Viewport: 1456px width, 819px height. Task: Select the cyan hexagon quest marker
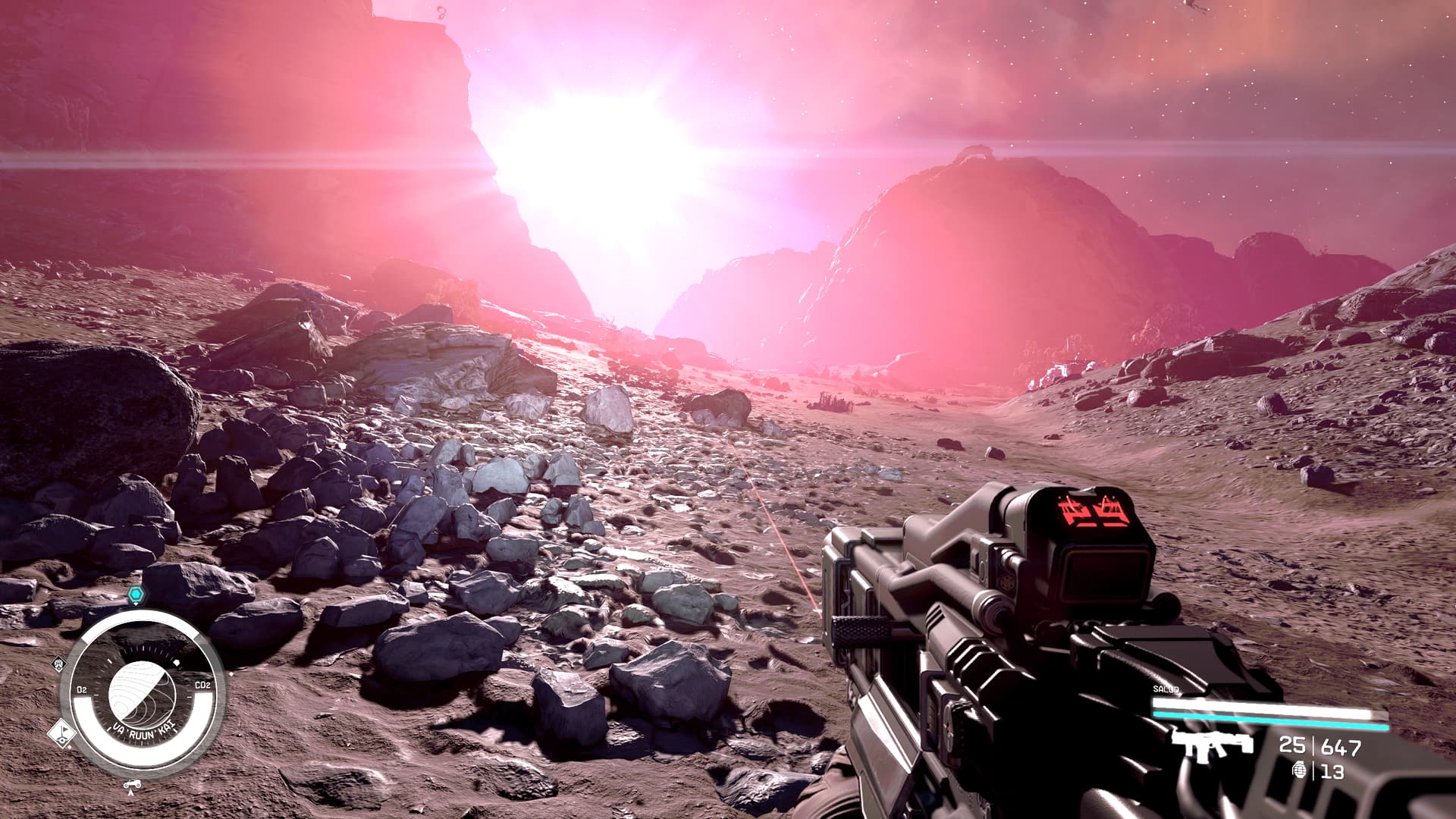135,594
